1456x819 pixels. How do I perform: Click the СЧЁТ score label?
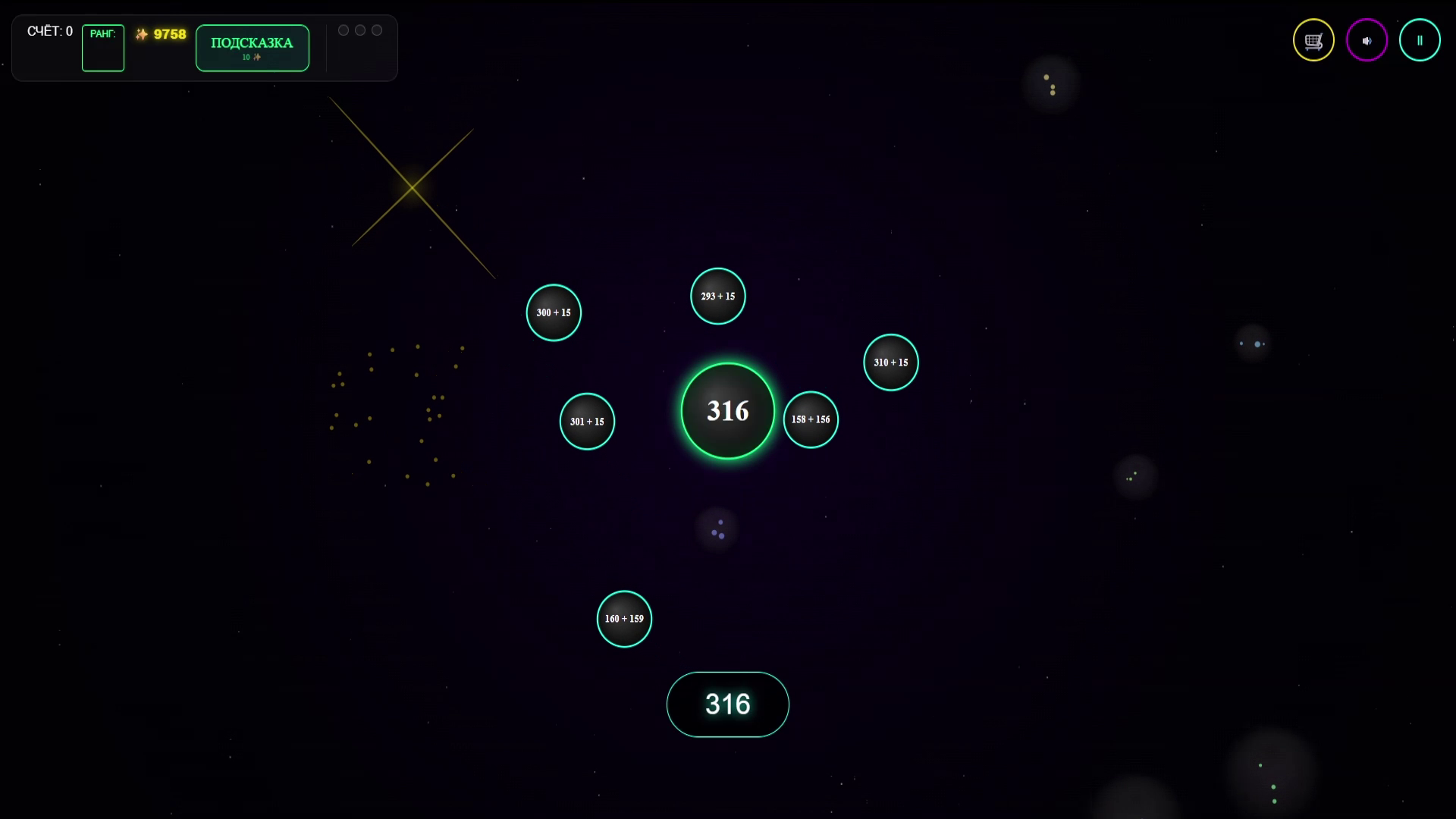49,31
